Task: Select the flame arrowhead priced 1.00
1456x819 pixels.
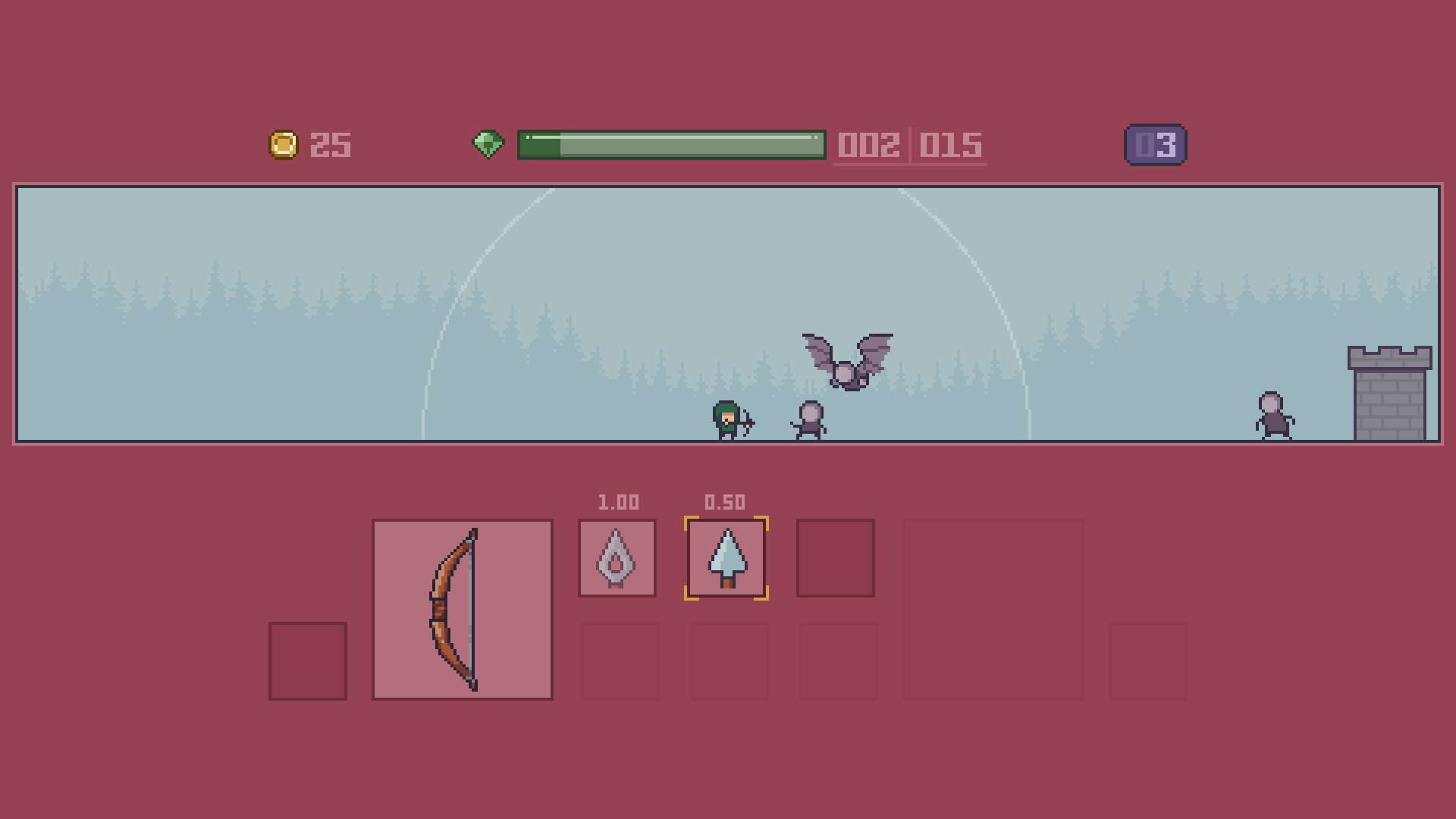Action: click(617, 557)
